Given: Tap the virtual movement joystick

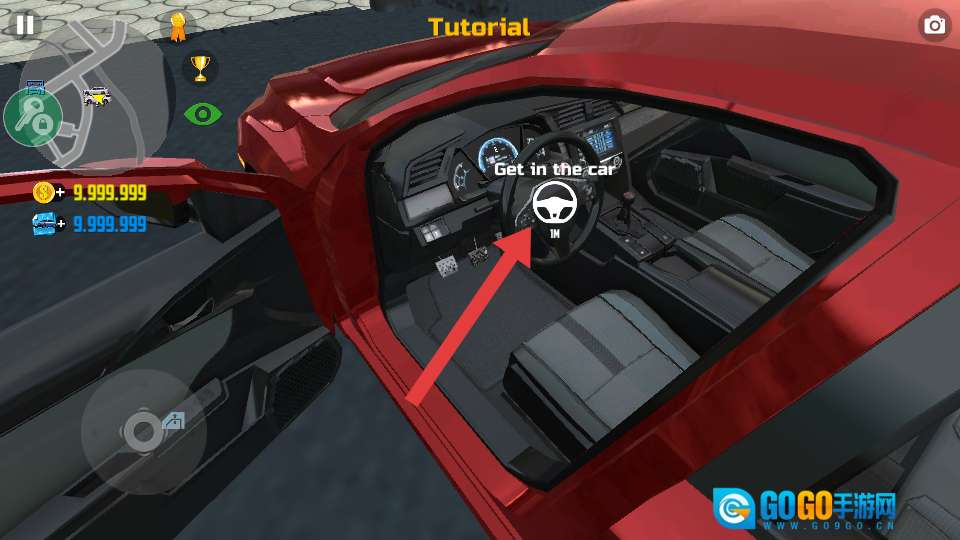Looking at the screenshot, I should tap(141, 432).
